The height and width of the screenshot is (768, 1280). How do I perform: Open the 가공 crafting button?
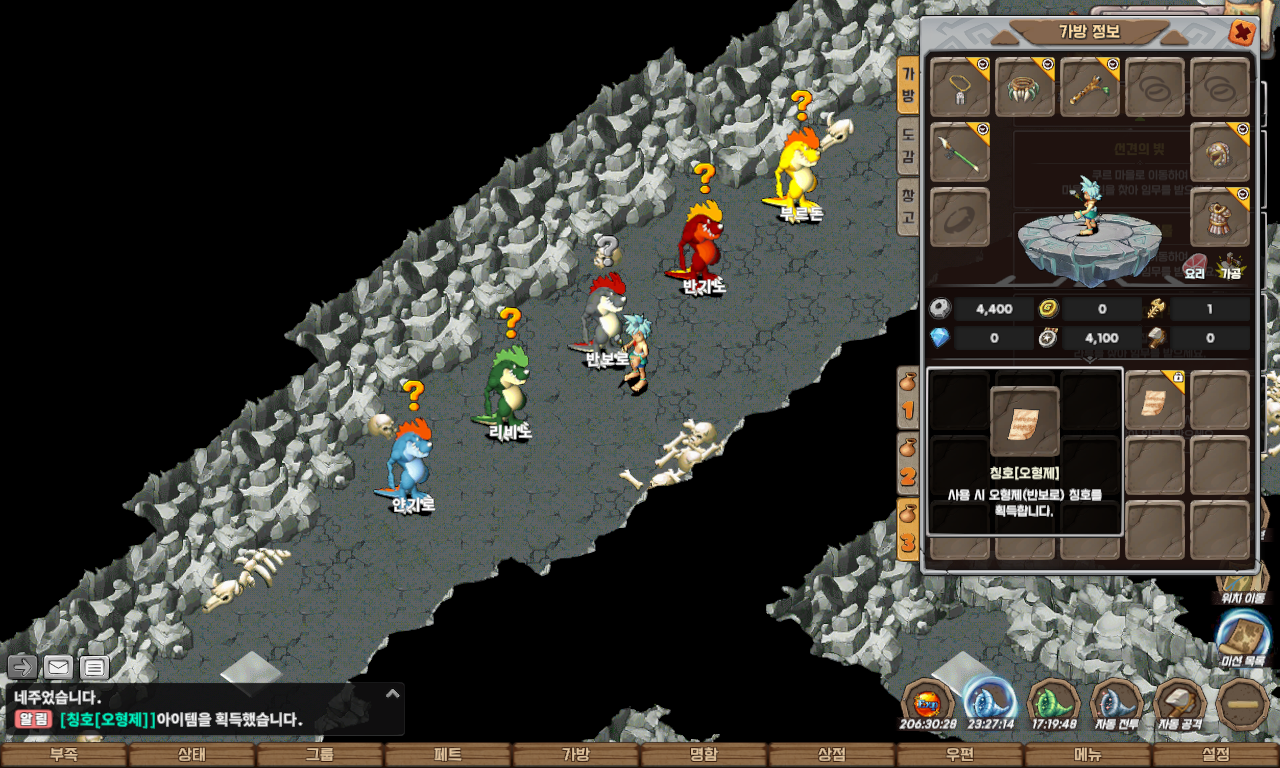1230,267
